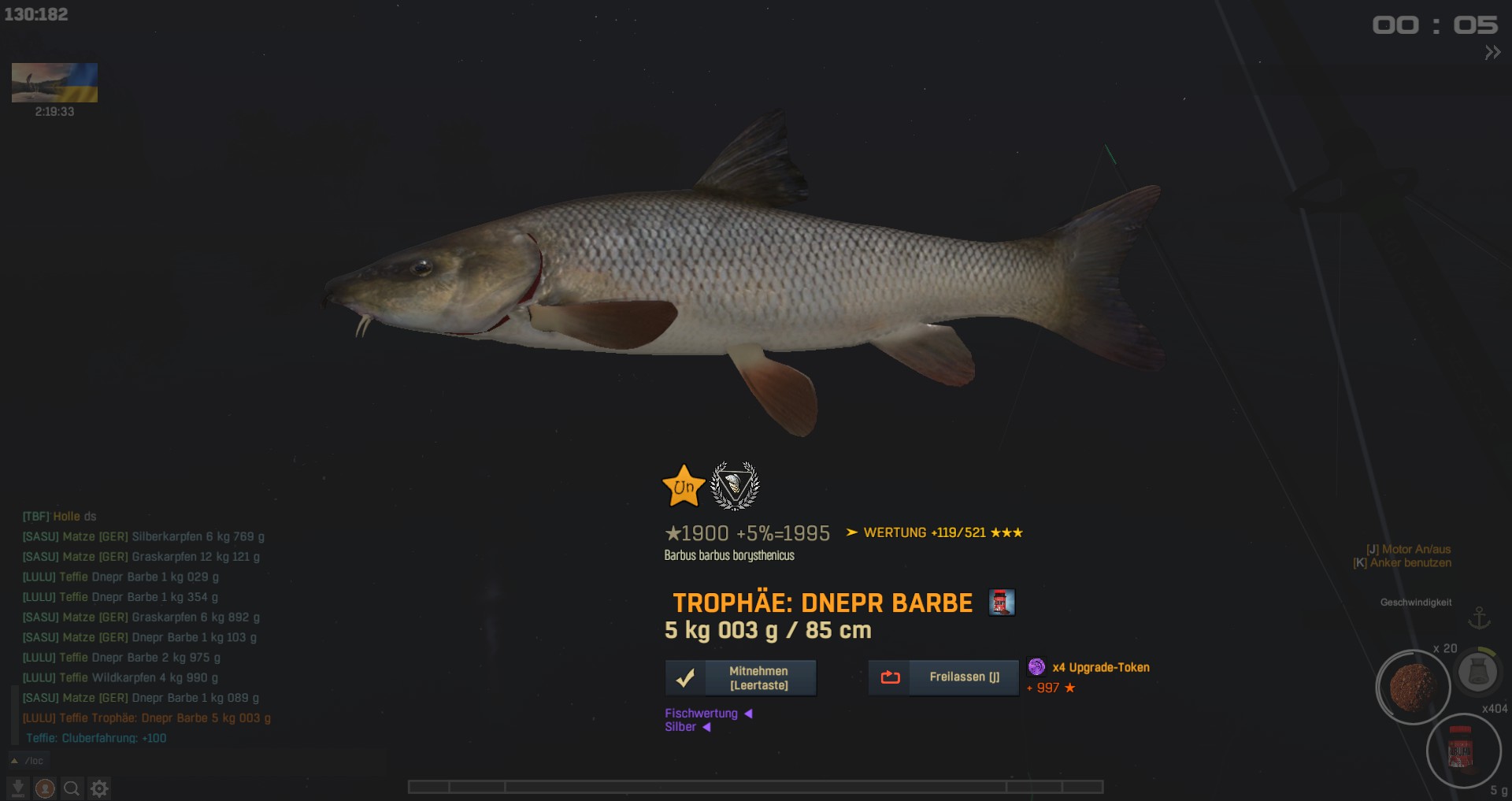Release the fish with Freilassen
Screen dimensions: 1512x801
tap(943, 677)
